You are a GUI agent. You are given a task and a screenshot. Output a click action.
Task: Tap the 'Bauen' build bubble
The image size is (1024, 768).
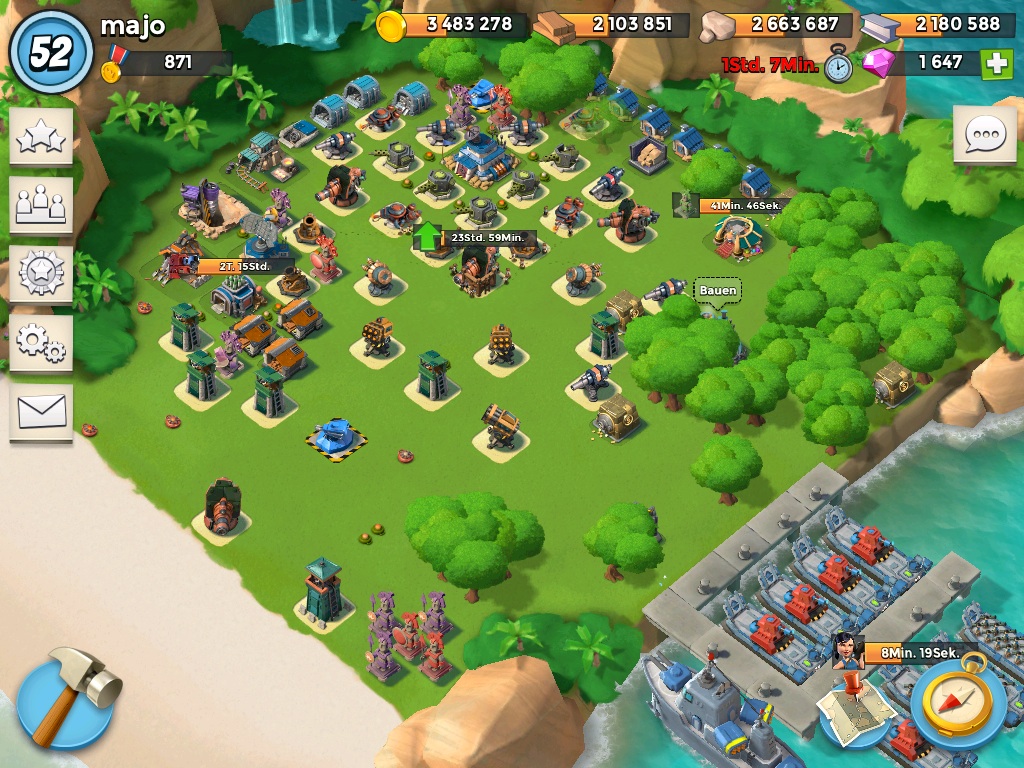pyautogui.click(x=717, y=291)
